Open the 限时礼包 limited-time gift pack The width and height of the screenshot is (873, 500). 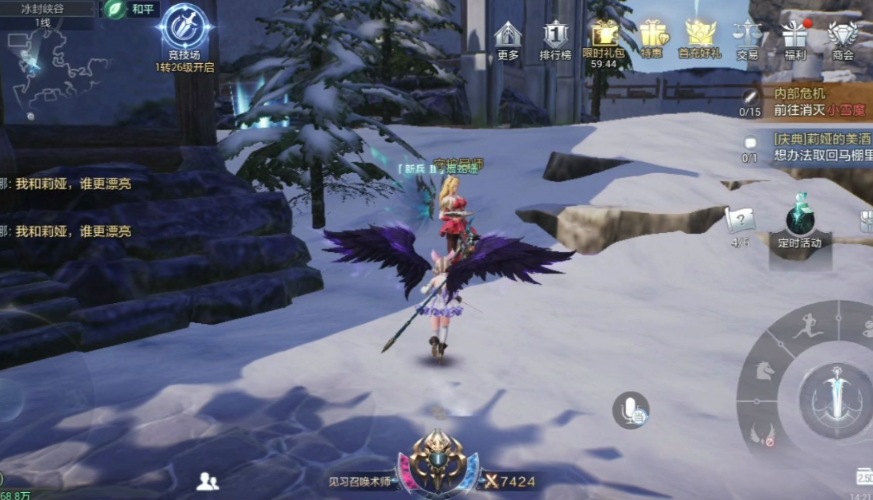[604, 38]
